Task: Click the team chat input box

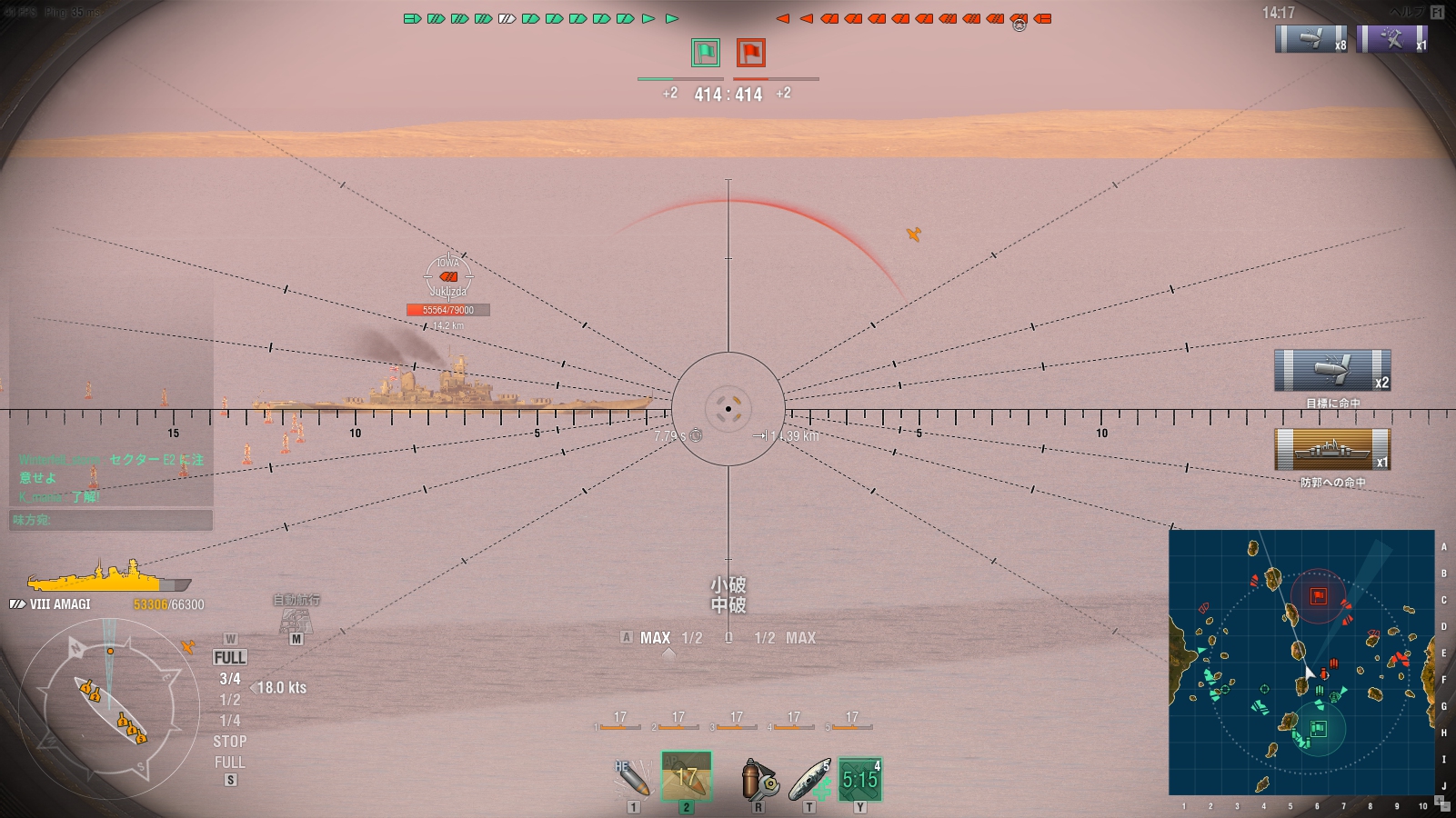Action: [x=111, y=520]
